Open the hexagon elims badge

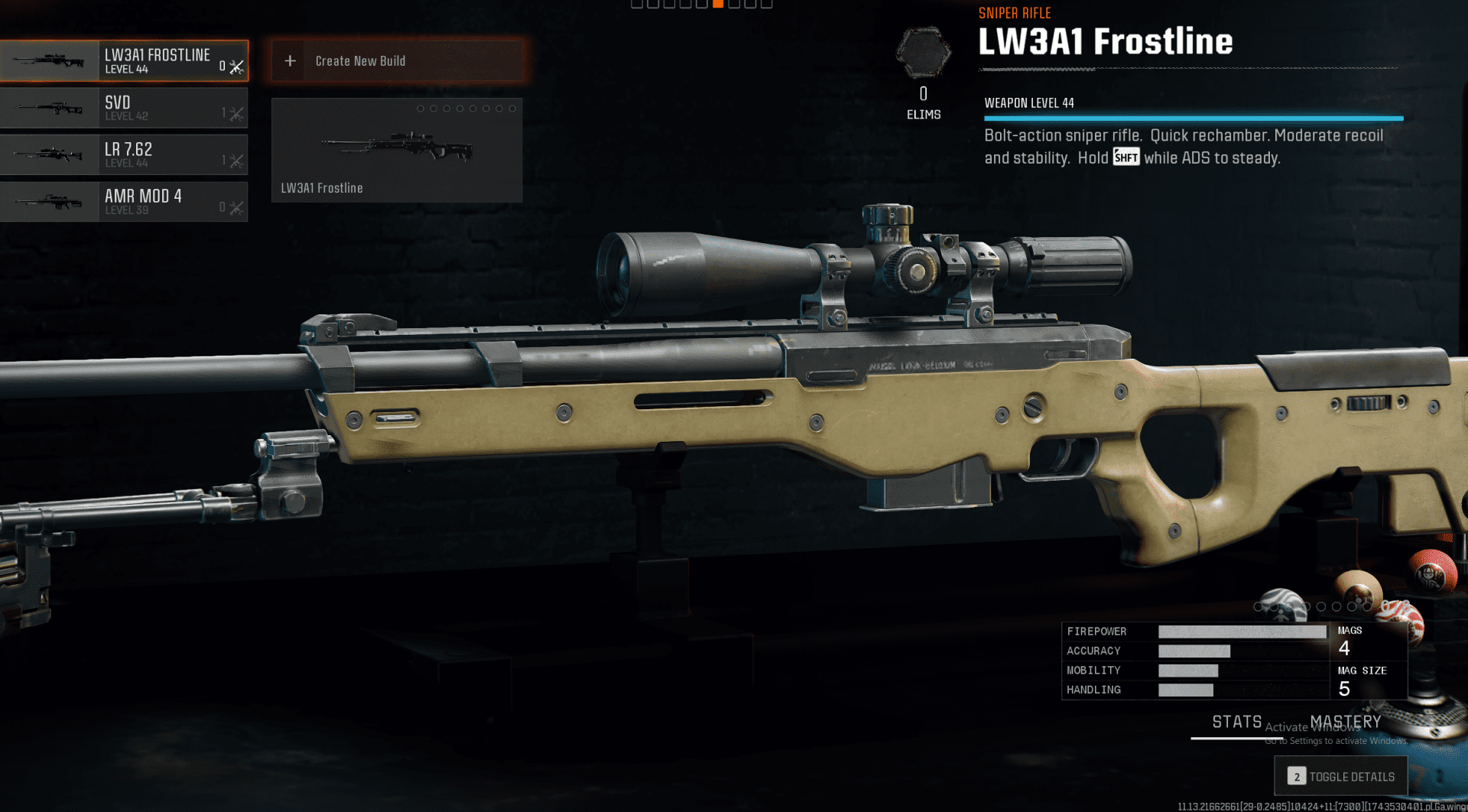tap(924, 53)
